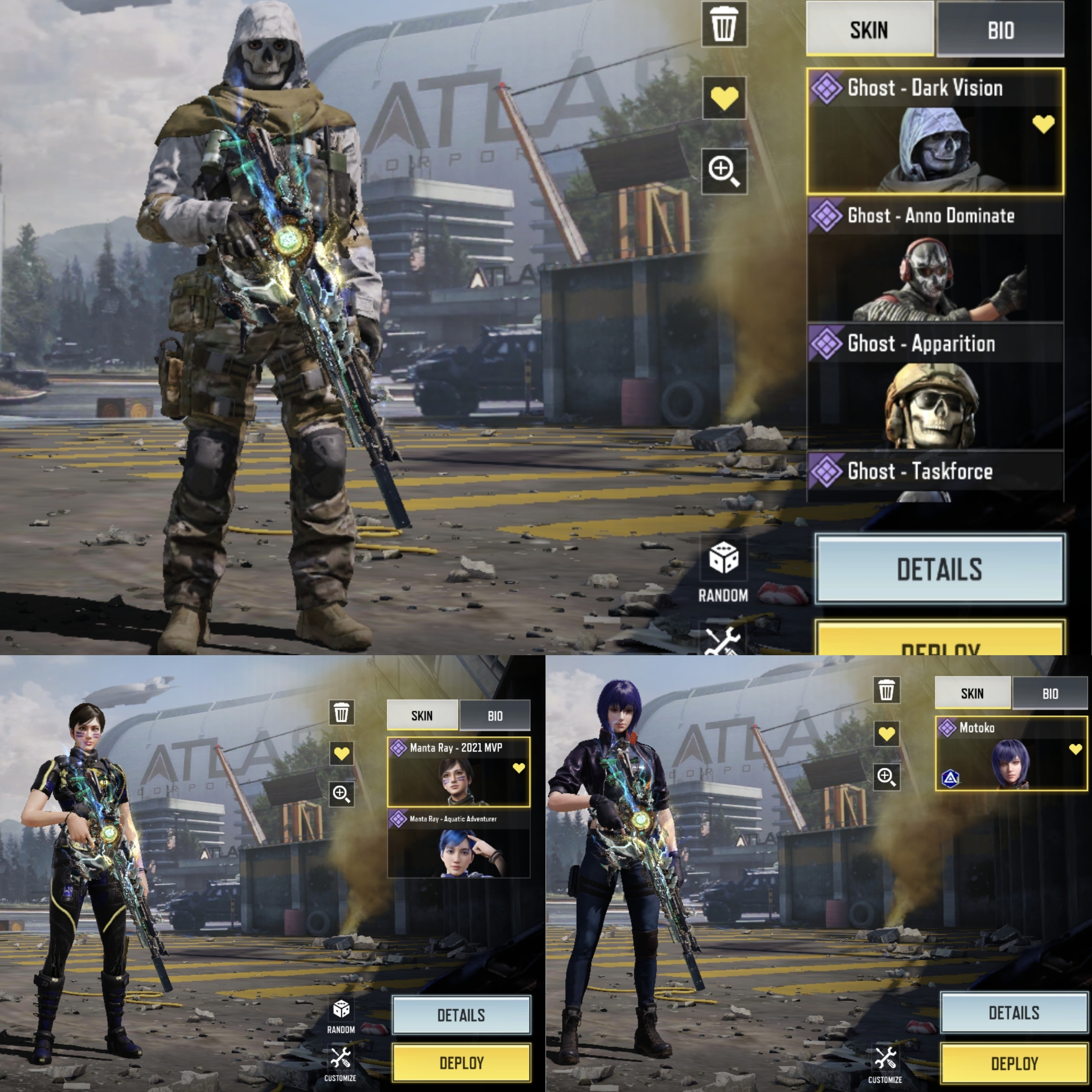Click the RANDOM dice button beside Ghost

pos(723,569)
